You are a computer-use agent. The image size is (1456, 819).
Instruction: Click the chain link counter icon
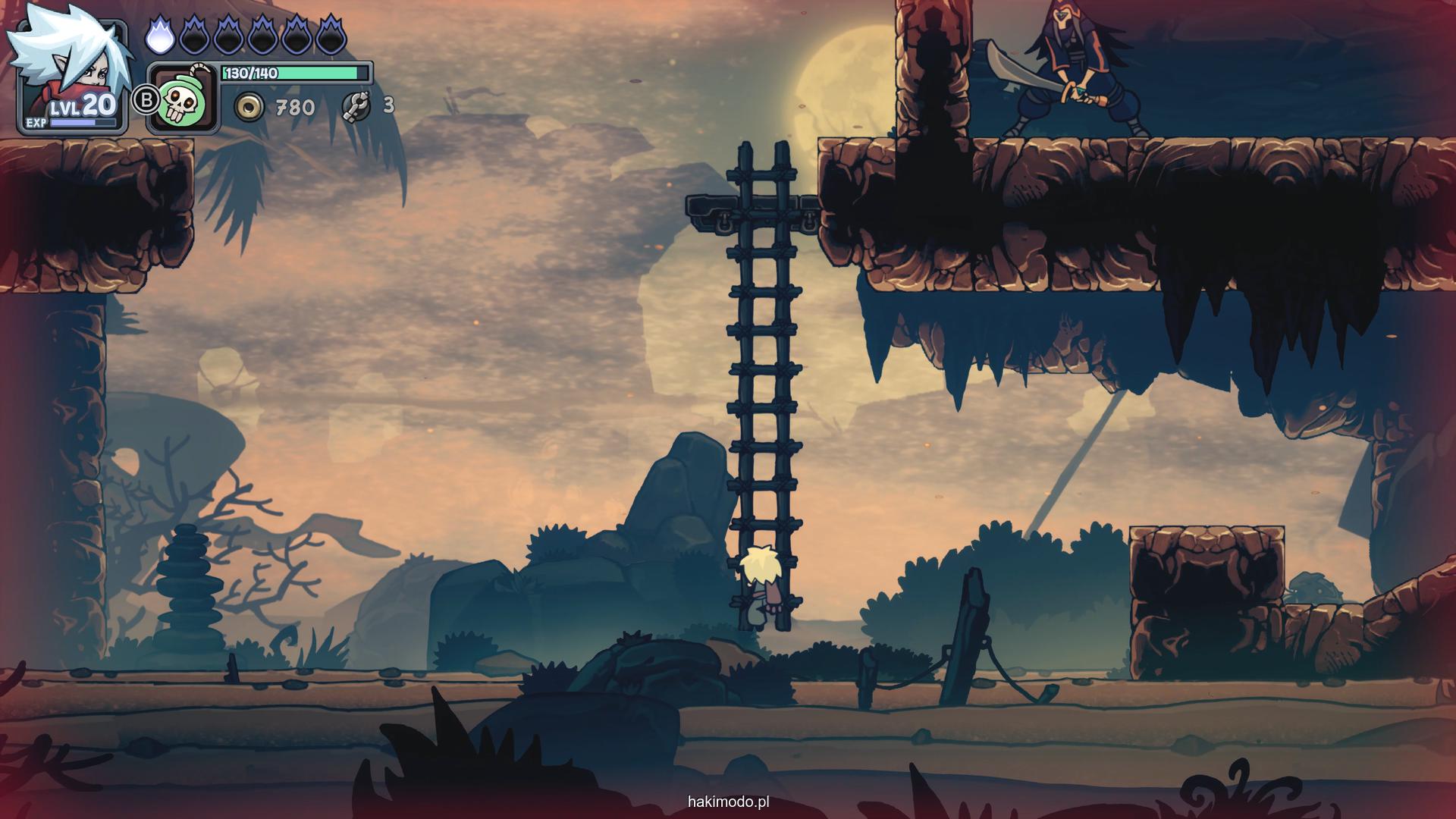click(x=356, y=106)
